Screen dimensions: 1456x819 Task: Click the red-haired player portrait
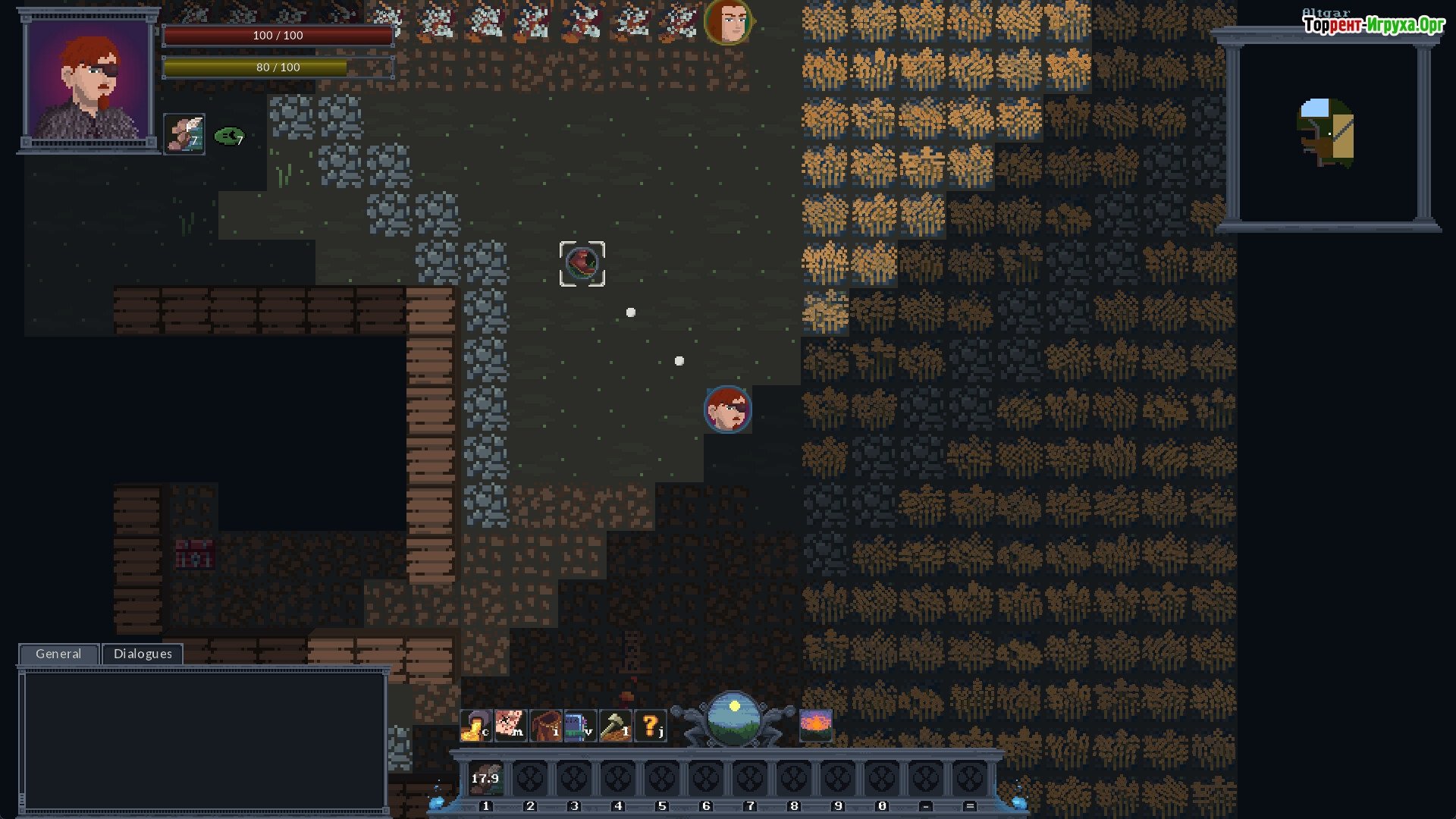pyautogui.click(x=89, y=80)
